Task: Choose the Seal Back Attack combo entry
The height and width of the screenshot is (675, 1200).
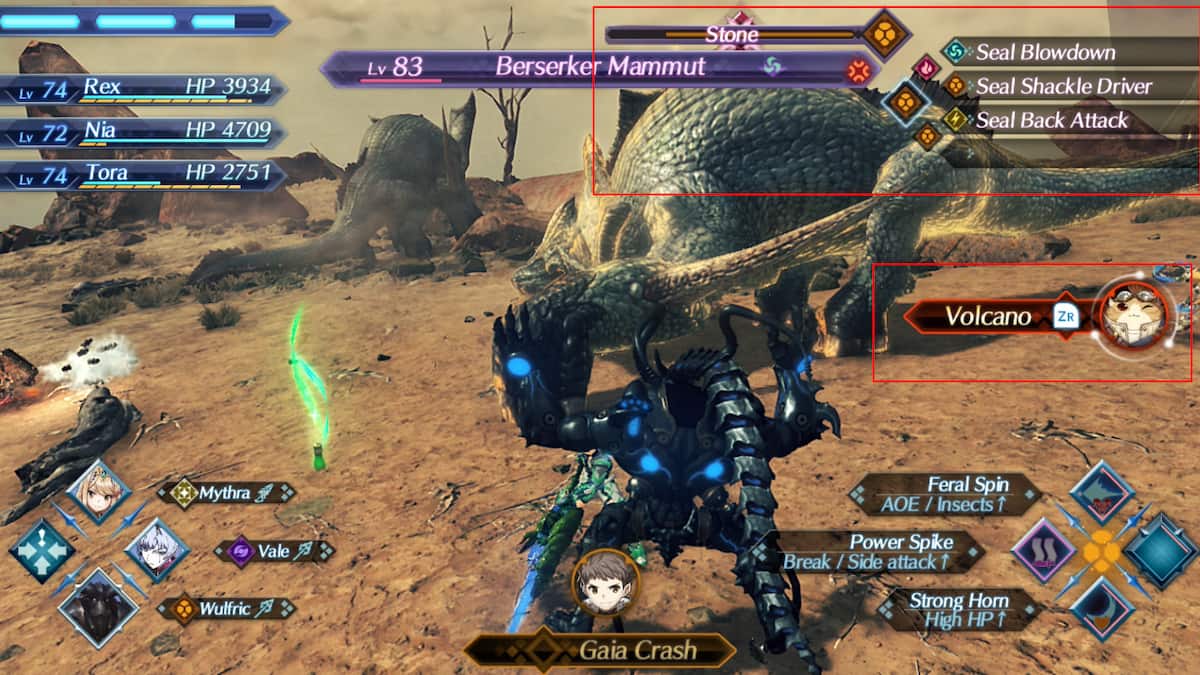Action: tap(1051, 121)
